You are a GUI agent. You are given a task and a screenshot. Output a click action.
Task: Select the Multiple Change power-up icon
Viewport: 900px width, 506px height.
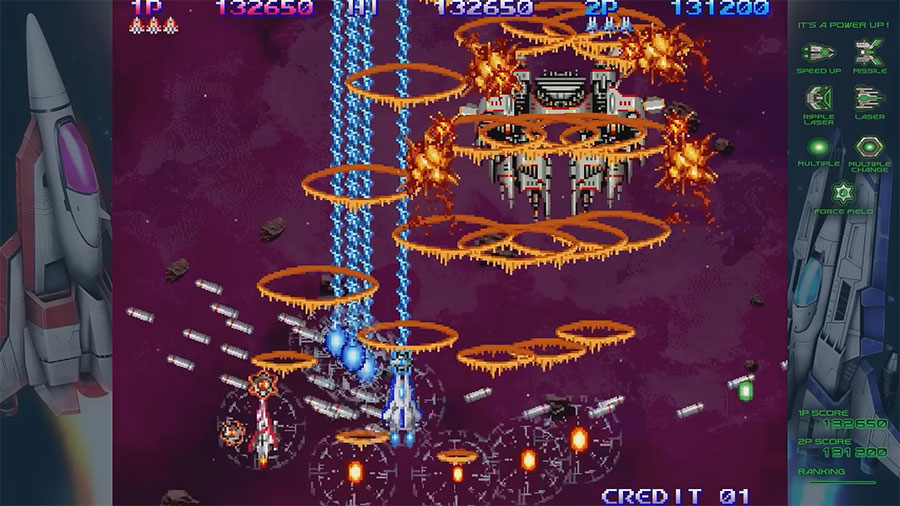(868, 146)
